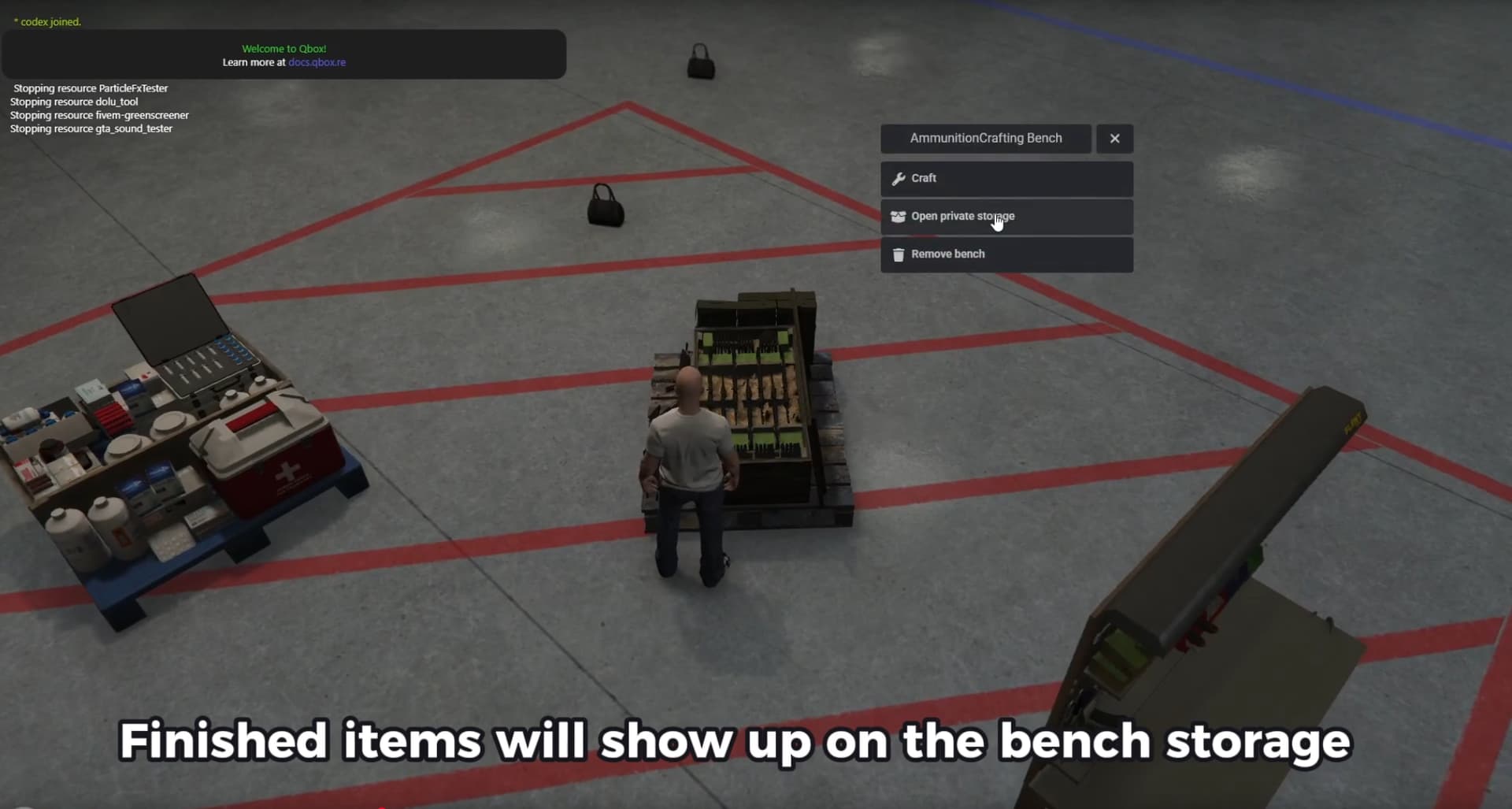This screenshot has width=1512, height=809.
Task: Close the AmmunitionCrafting Bench menu
Action: click(1114, 138)
